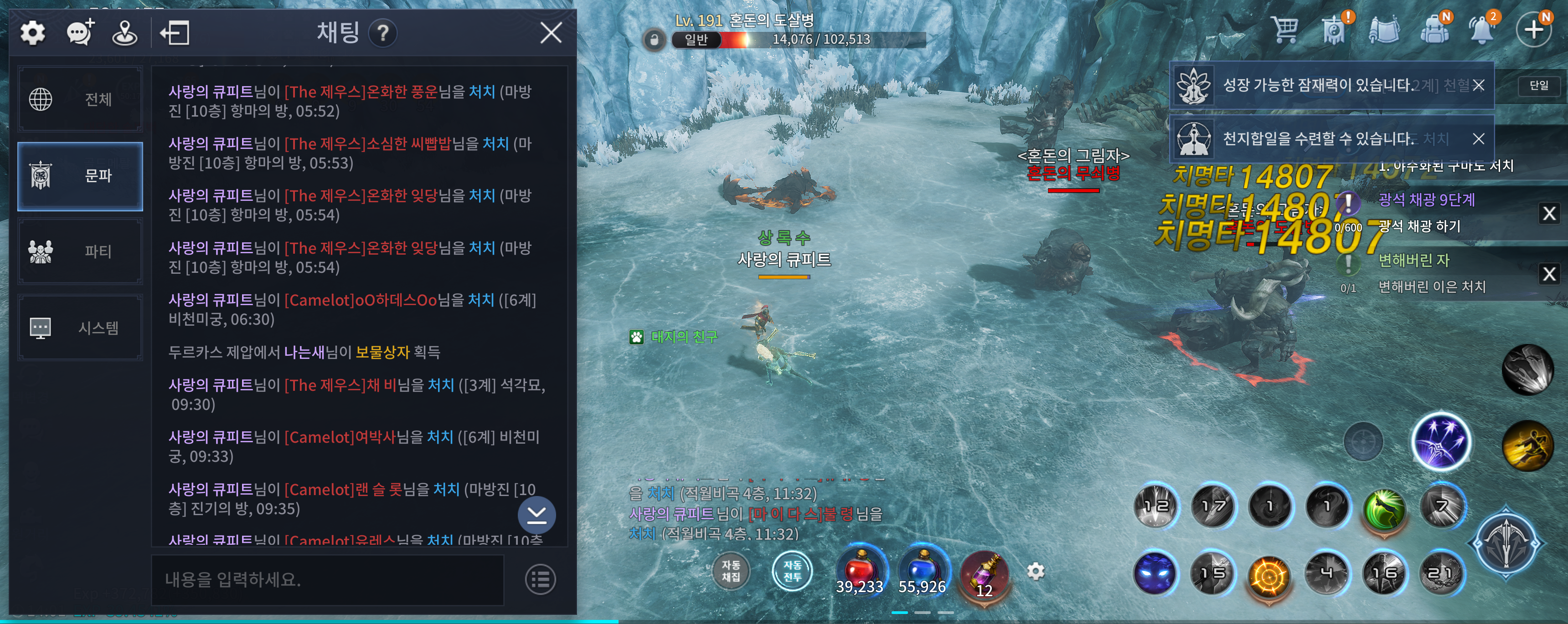
Task: Switch to the 전체 chat tab
Action: coord(80,99)
